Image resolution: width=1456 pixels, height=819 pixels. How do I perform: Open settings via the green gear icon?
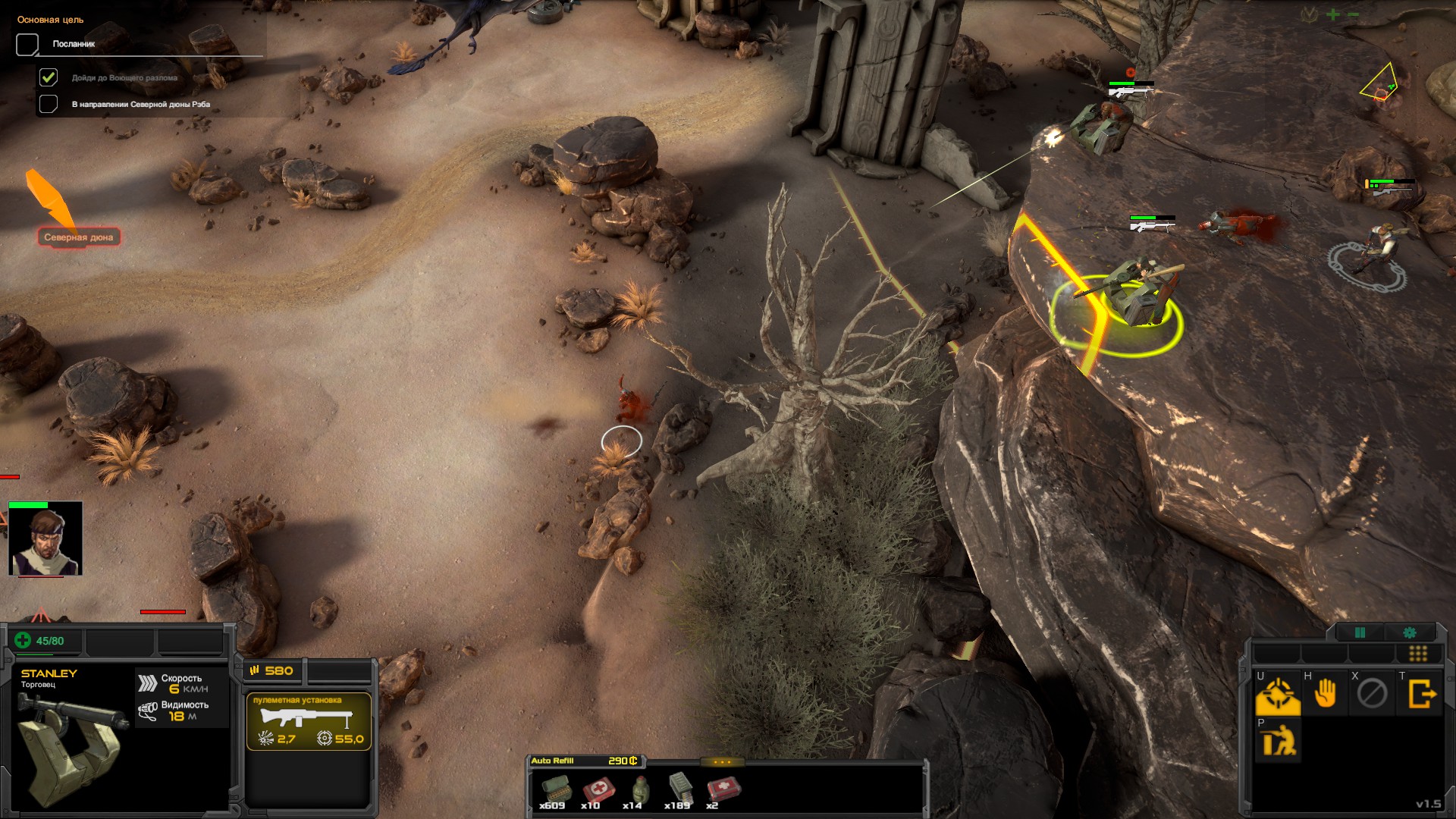tap(1410, 632)
